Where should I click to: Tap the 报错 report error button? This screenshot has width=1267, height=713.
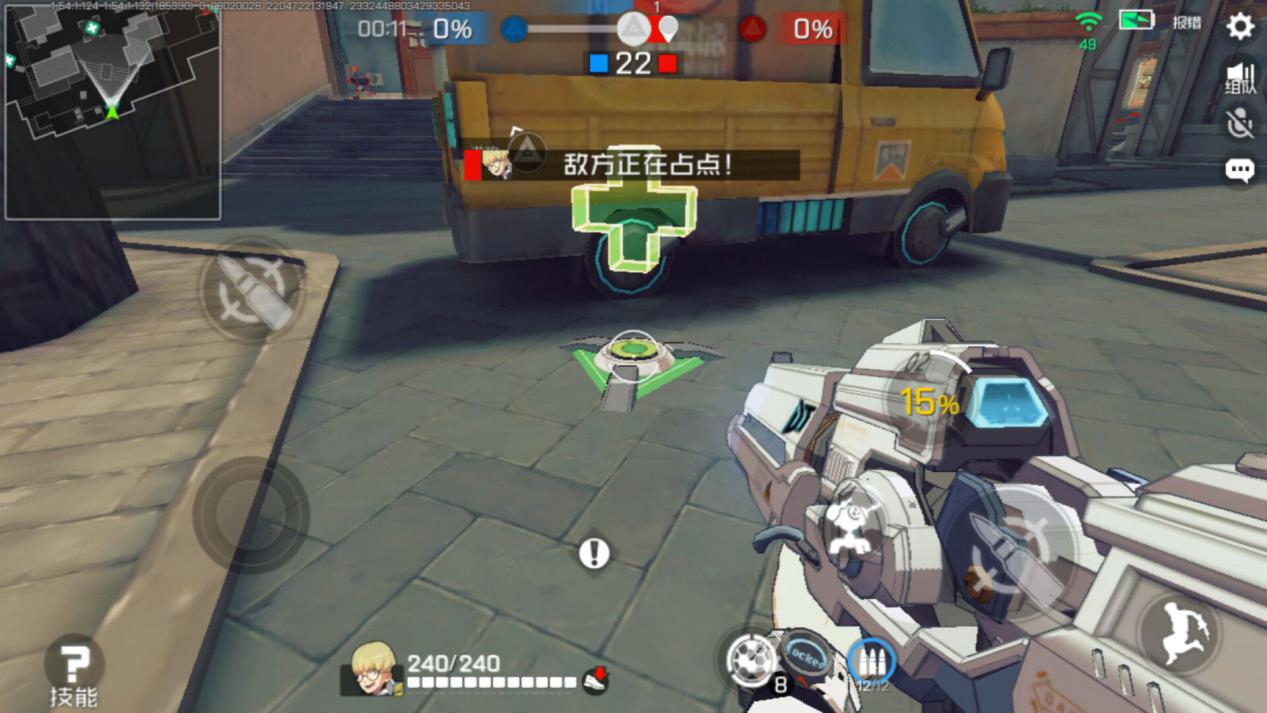coord(1187,22)
